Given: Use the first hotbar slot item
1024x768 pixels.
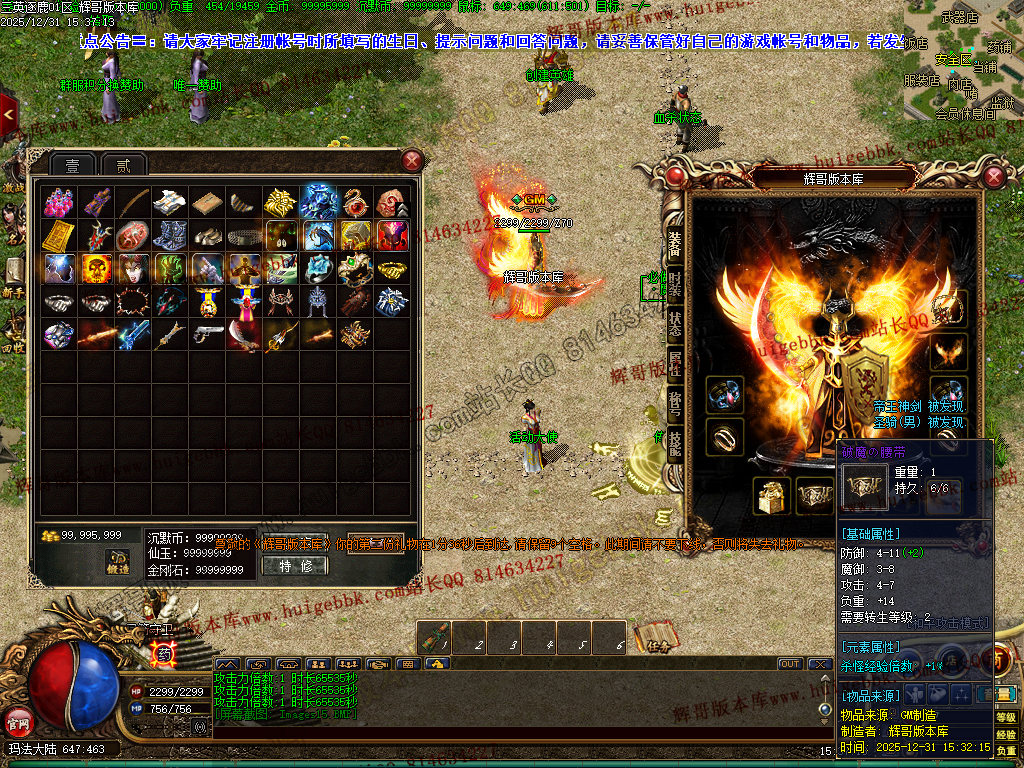Looking at the screenshot, I should [x=436, y=638].
